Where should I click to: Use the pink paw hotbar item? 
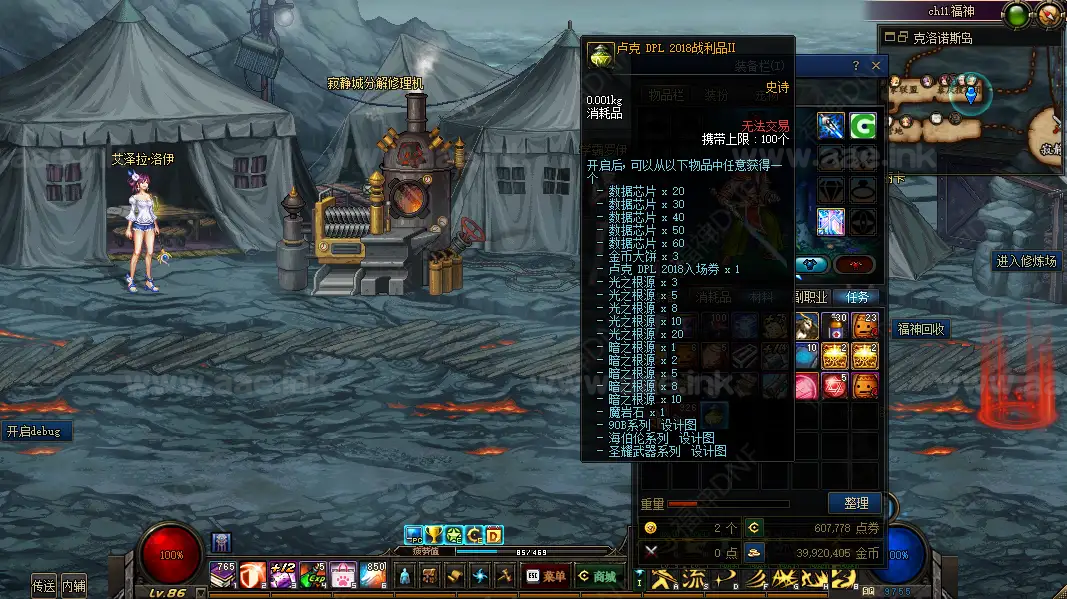[343, 575]
